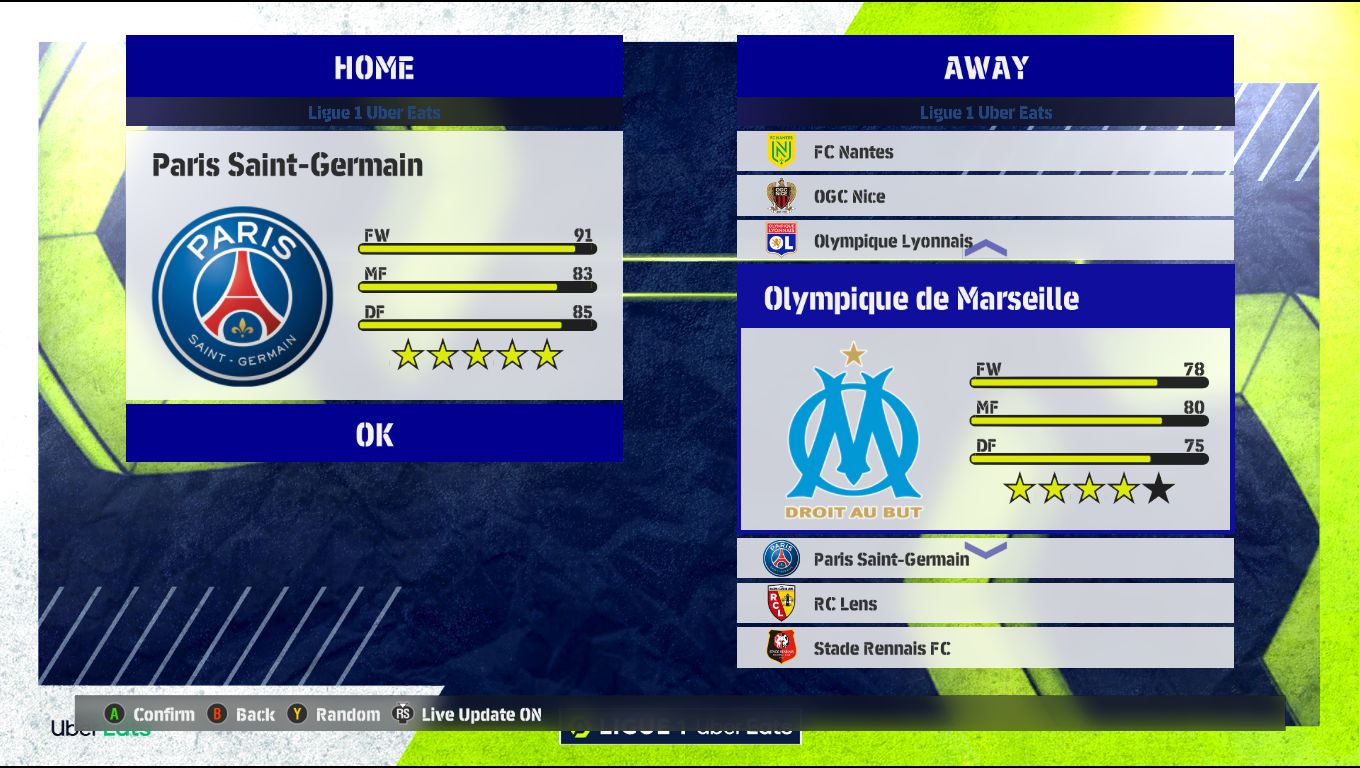The image size is (1360, 768).
Task: Pick Stade Rennais FC from the list
Action: (985, 648)
